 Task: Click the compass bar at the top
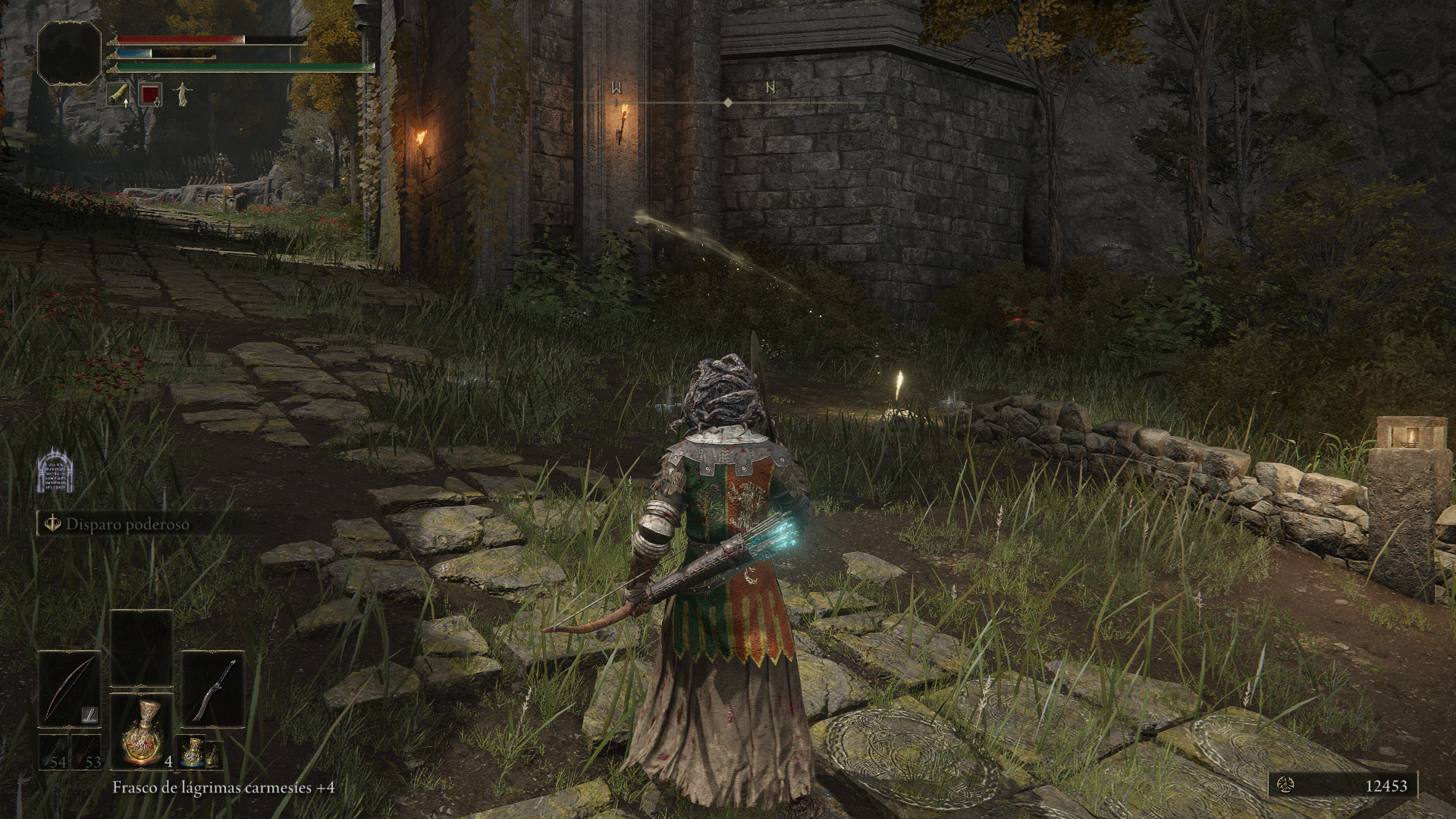coord(726,102)
